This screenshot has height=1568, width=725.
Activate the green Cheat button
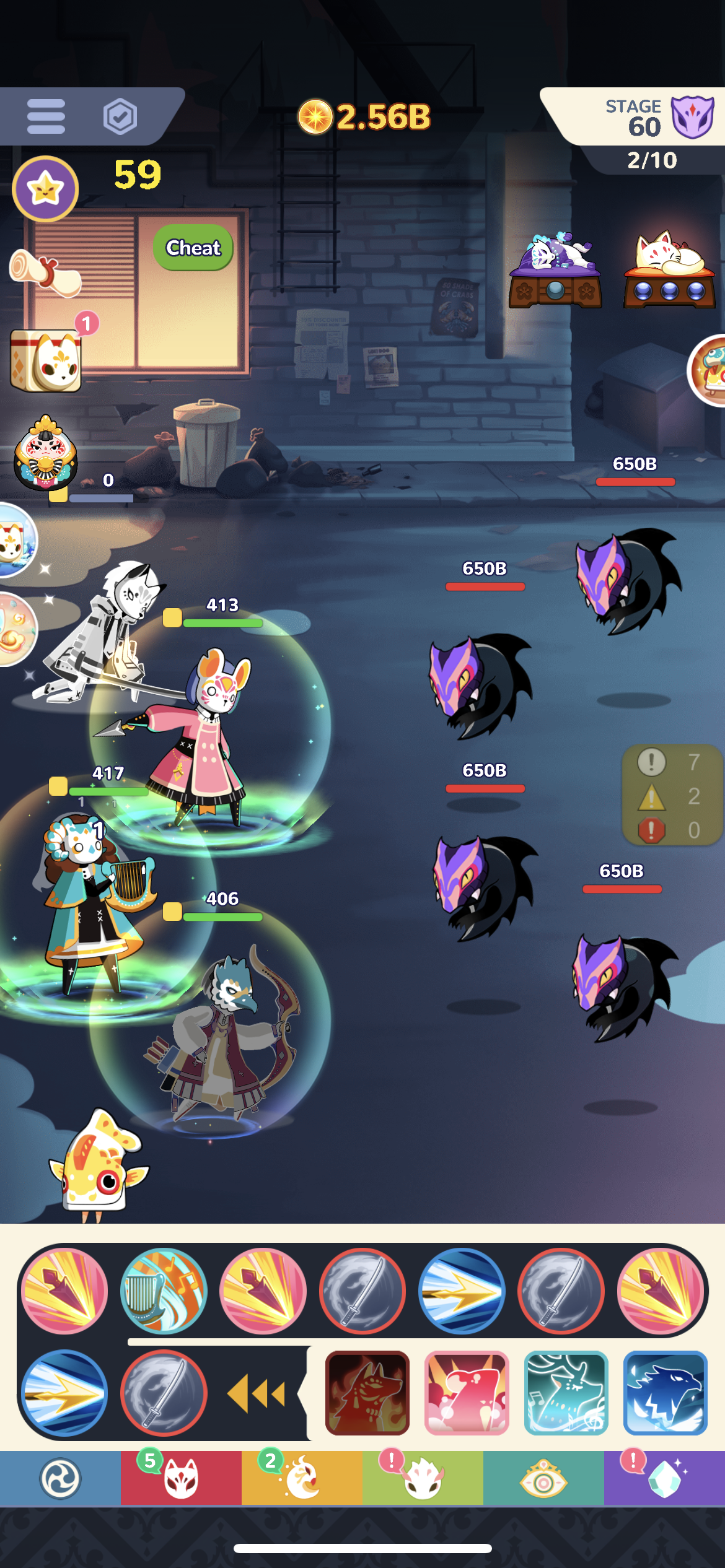click(193, 248)
